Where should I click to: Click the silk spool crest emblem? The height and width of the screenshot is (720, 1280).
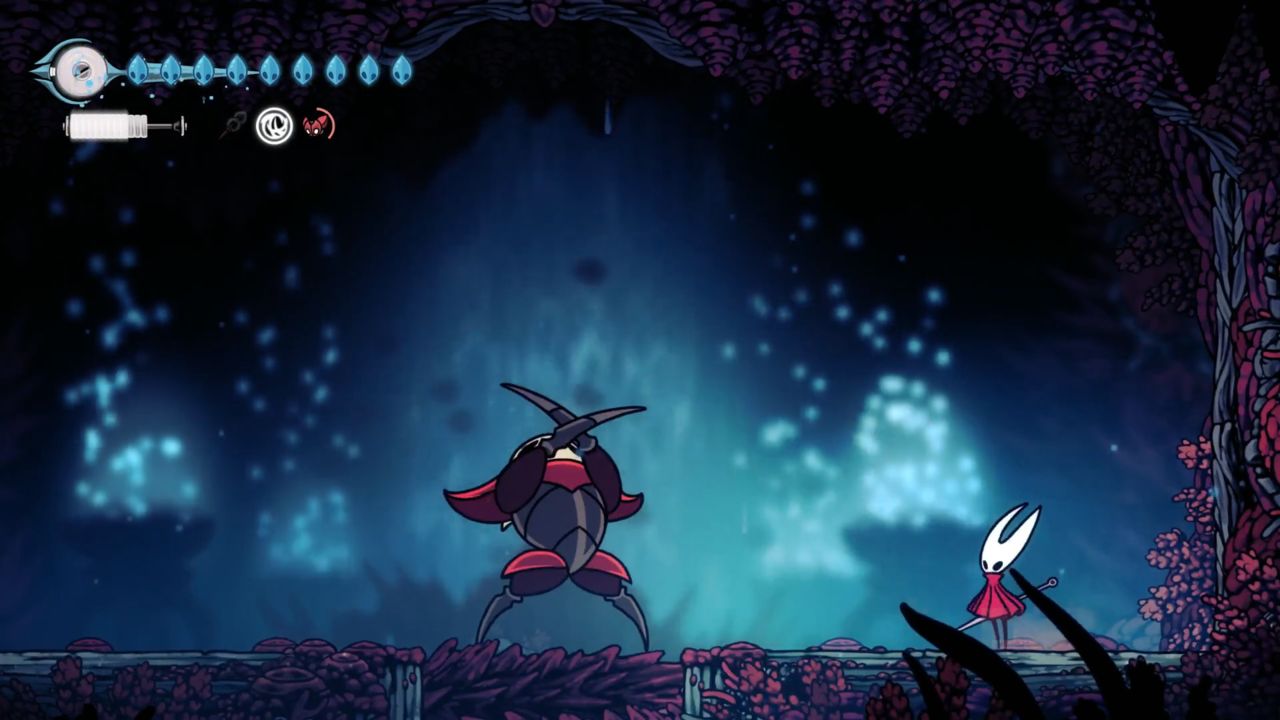[x=76, y=69]
